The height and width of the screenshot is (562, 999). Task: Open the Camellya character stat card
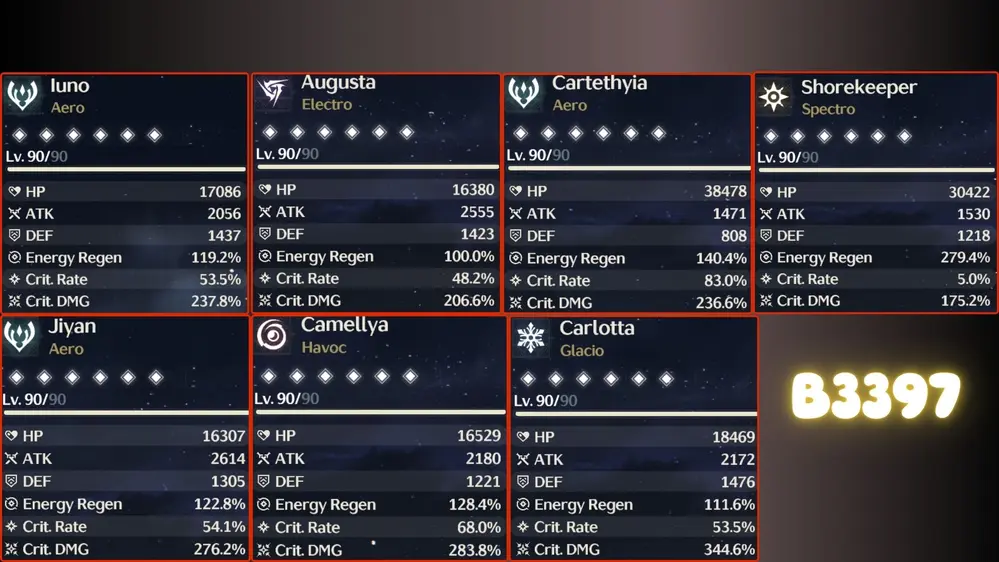point(378,438)
